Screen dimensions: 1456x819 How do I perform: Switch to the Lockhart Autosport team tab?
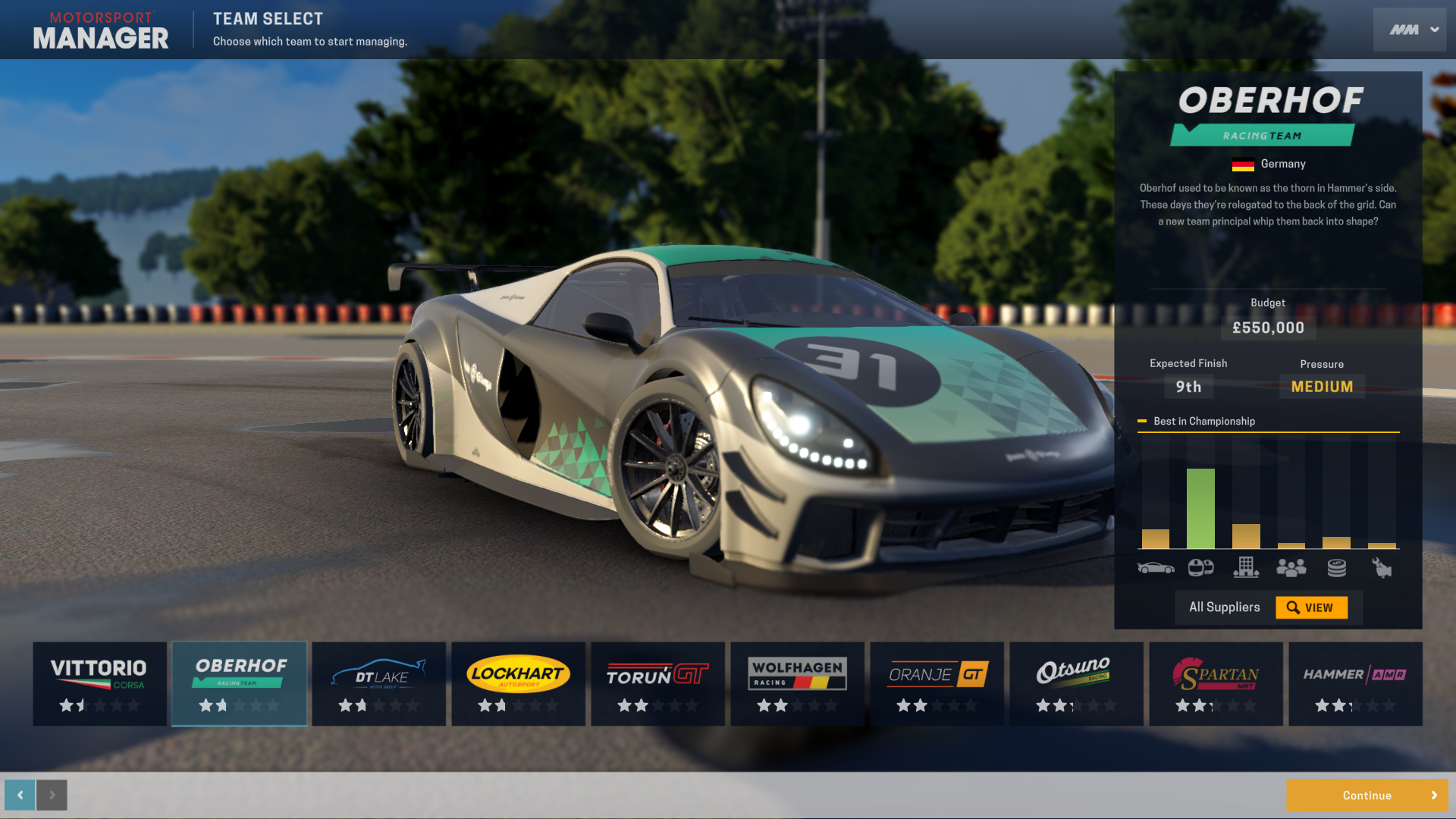coord(518,683)
